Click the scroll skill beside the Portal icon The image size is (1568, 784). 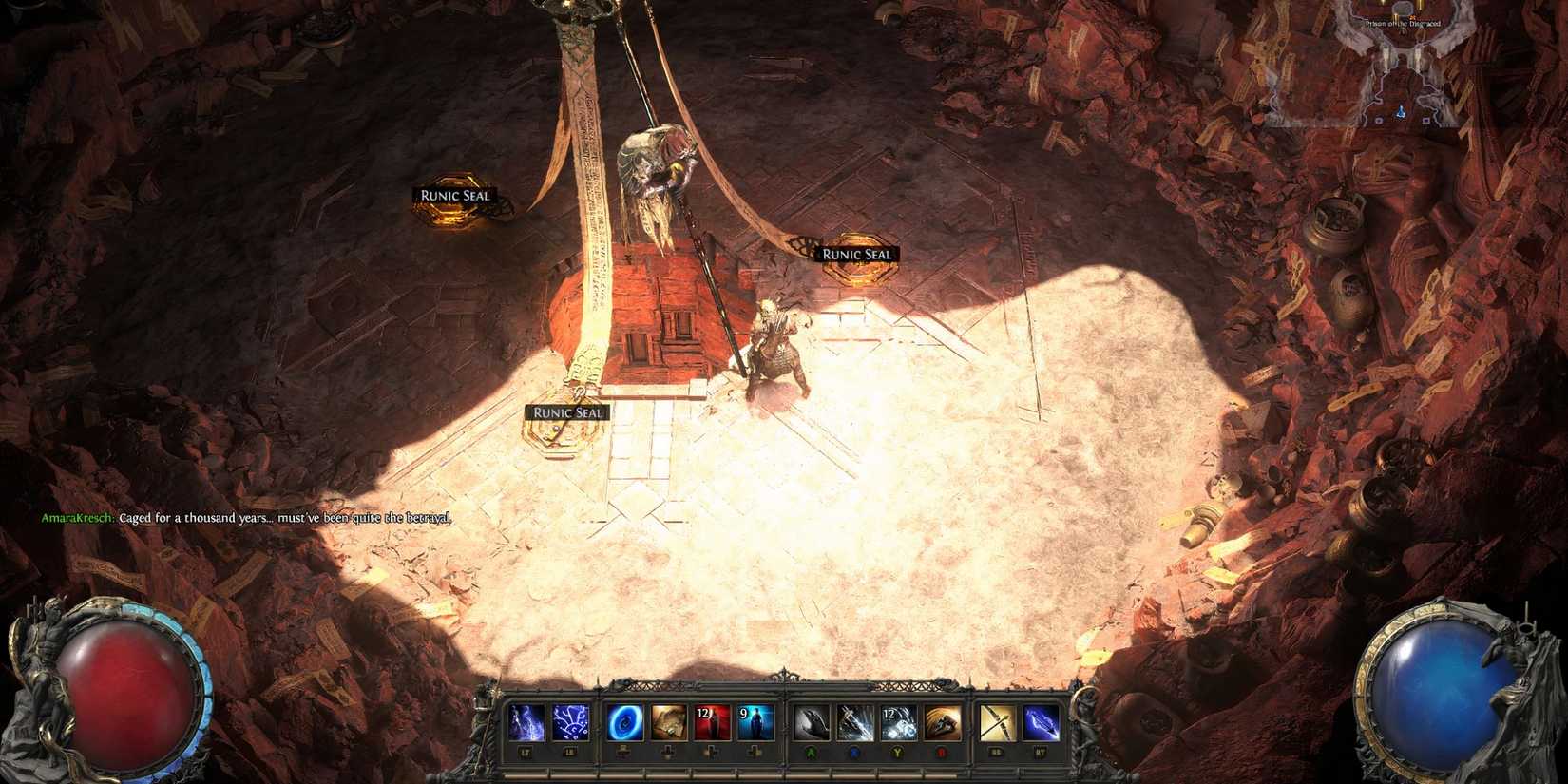[x=668, y=721]
